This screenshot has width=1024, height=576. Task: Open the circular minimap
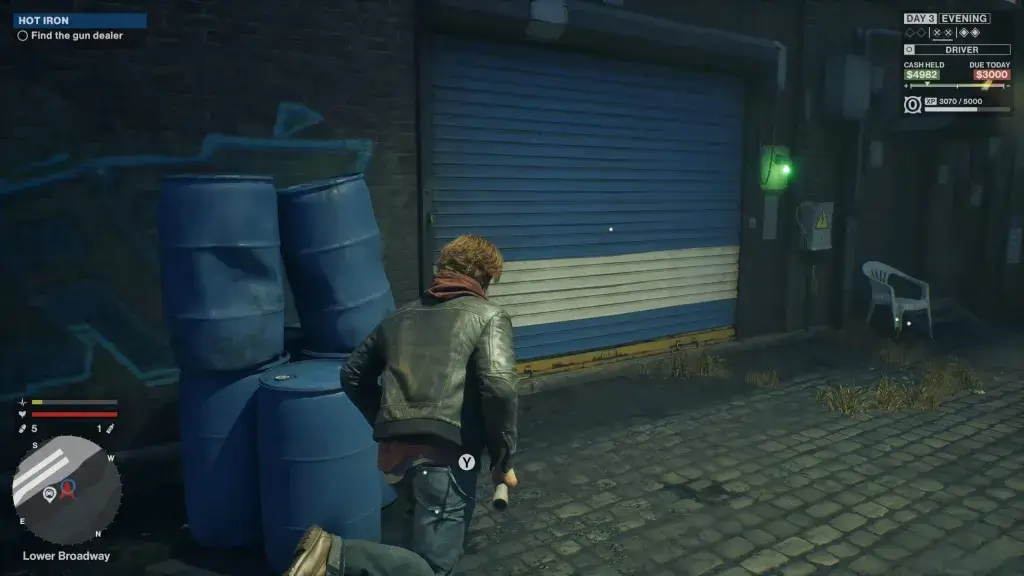pos(67,490)
